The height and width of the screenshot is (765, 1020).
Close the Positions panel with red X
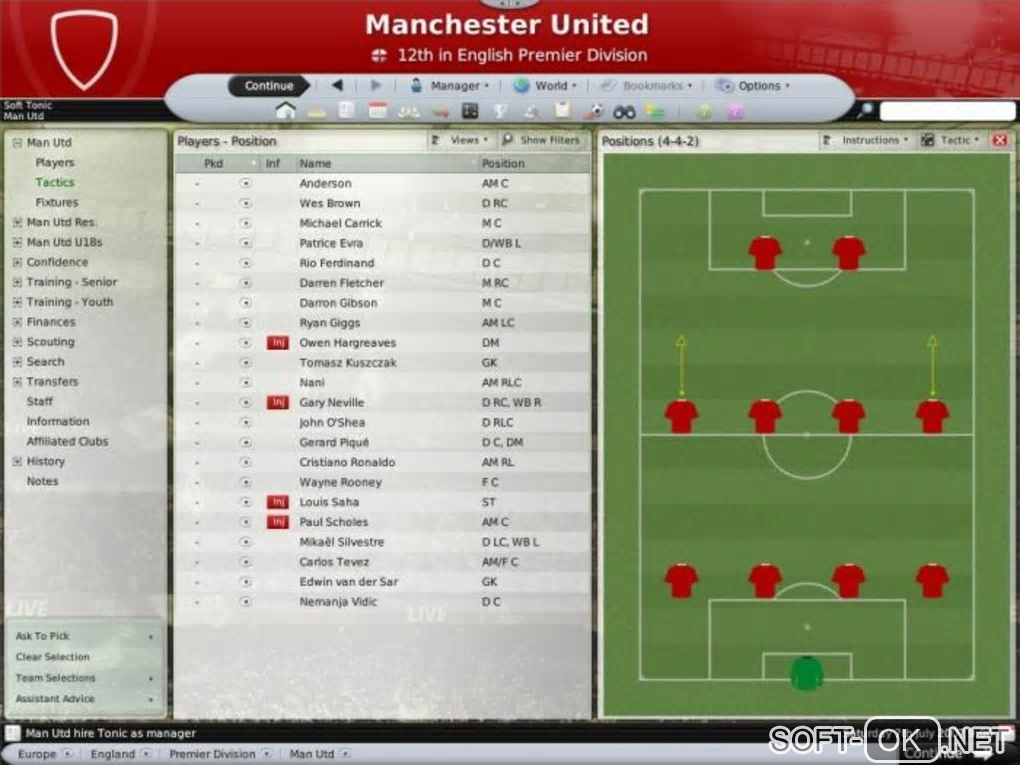point(999,141)
